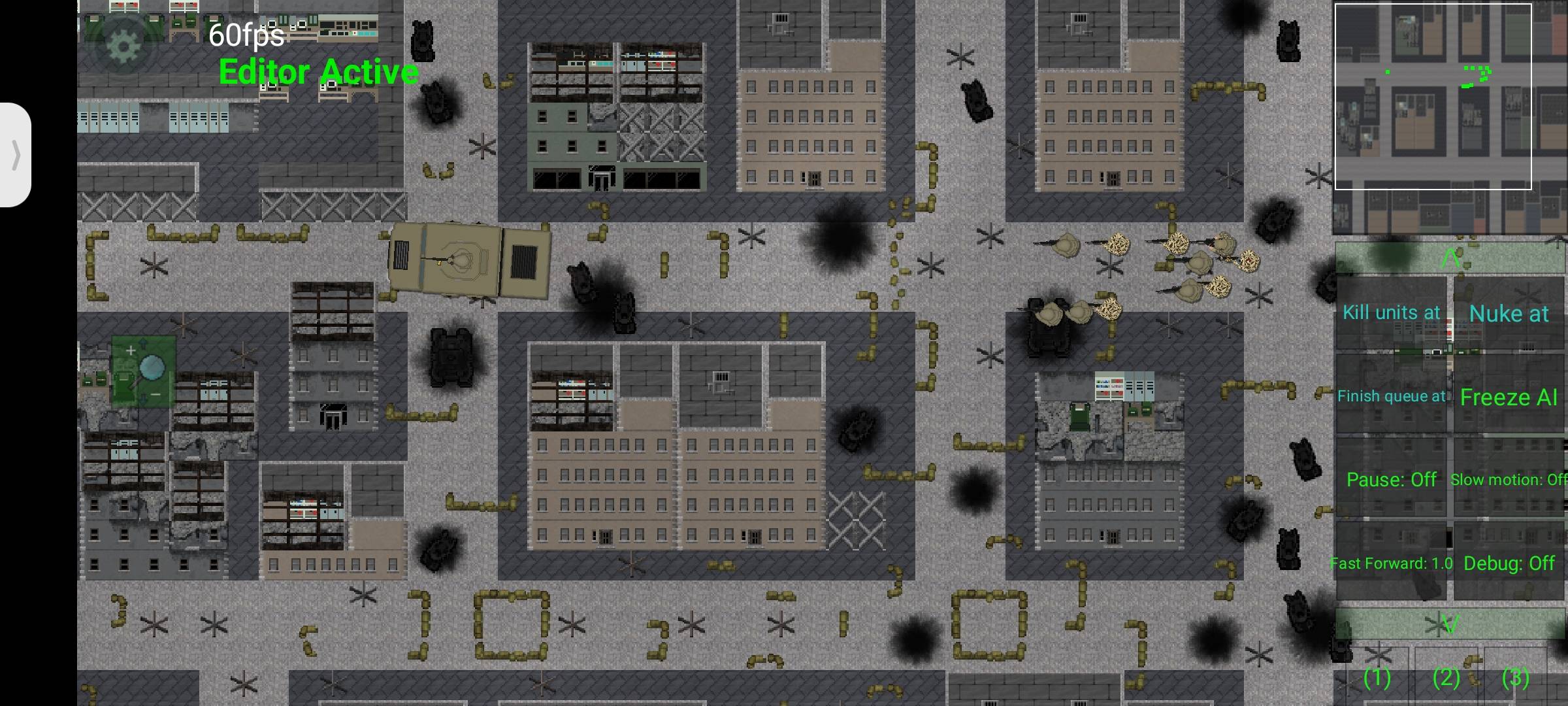Toggle Slow motion: Off
Viewport: 1568px width, 706px height.
click(x=1509, y=480)
